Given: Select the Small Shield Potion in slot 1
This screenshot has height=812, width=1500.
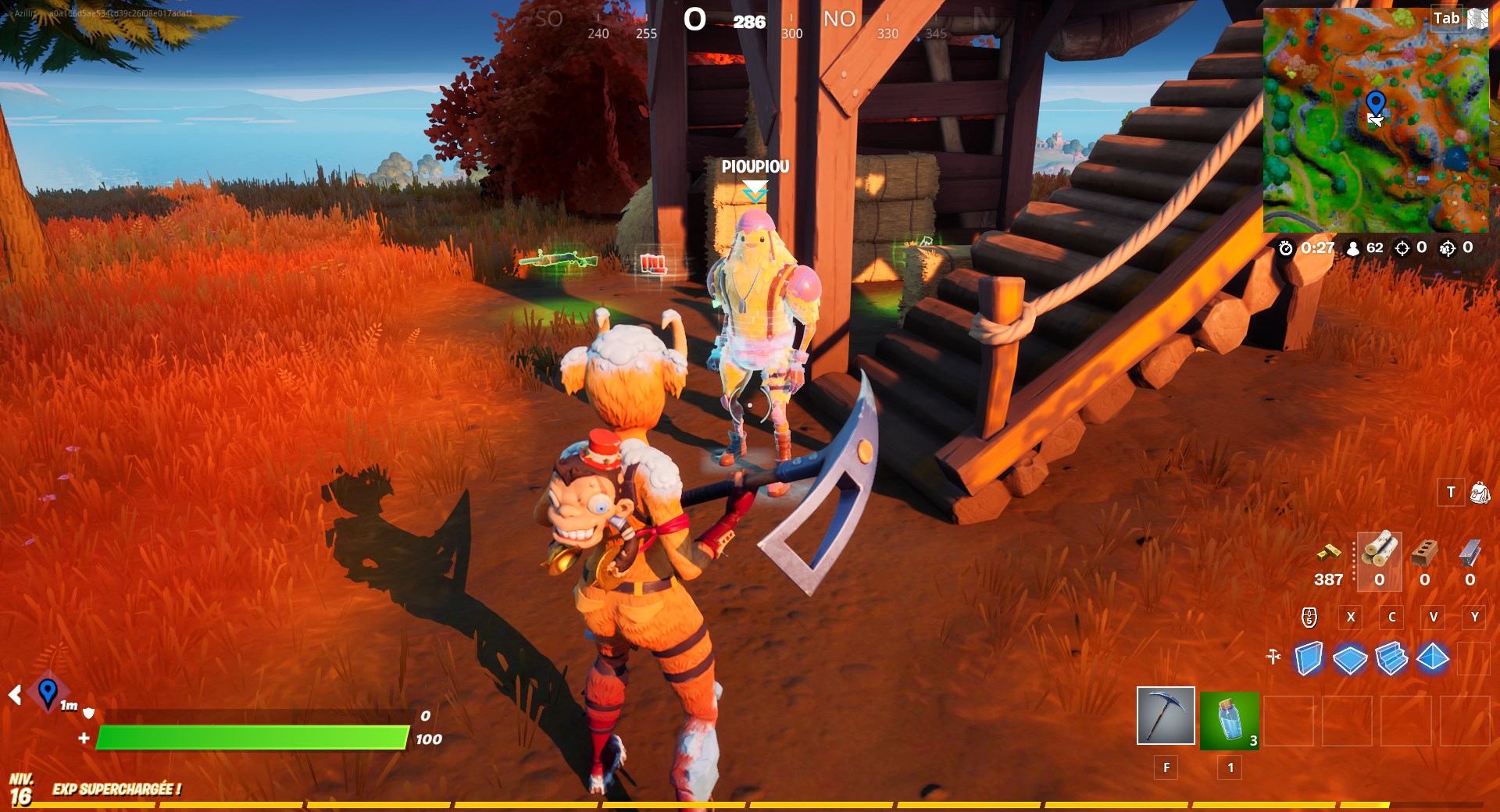Looking at the screenshot, I should coord(1228,718).
